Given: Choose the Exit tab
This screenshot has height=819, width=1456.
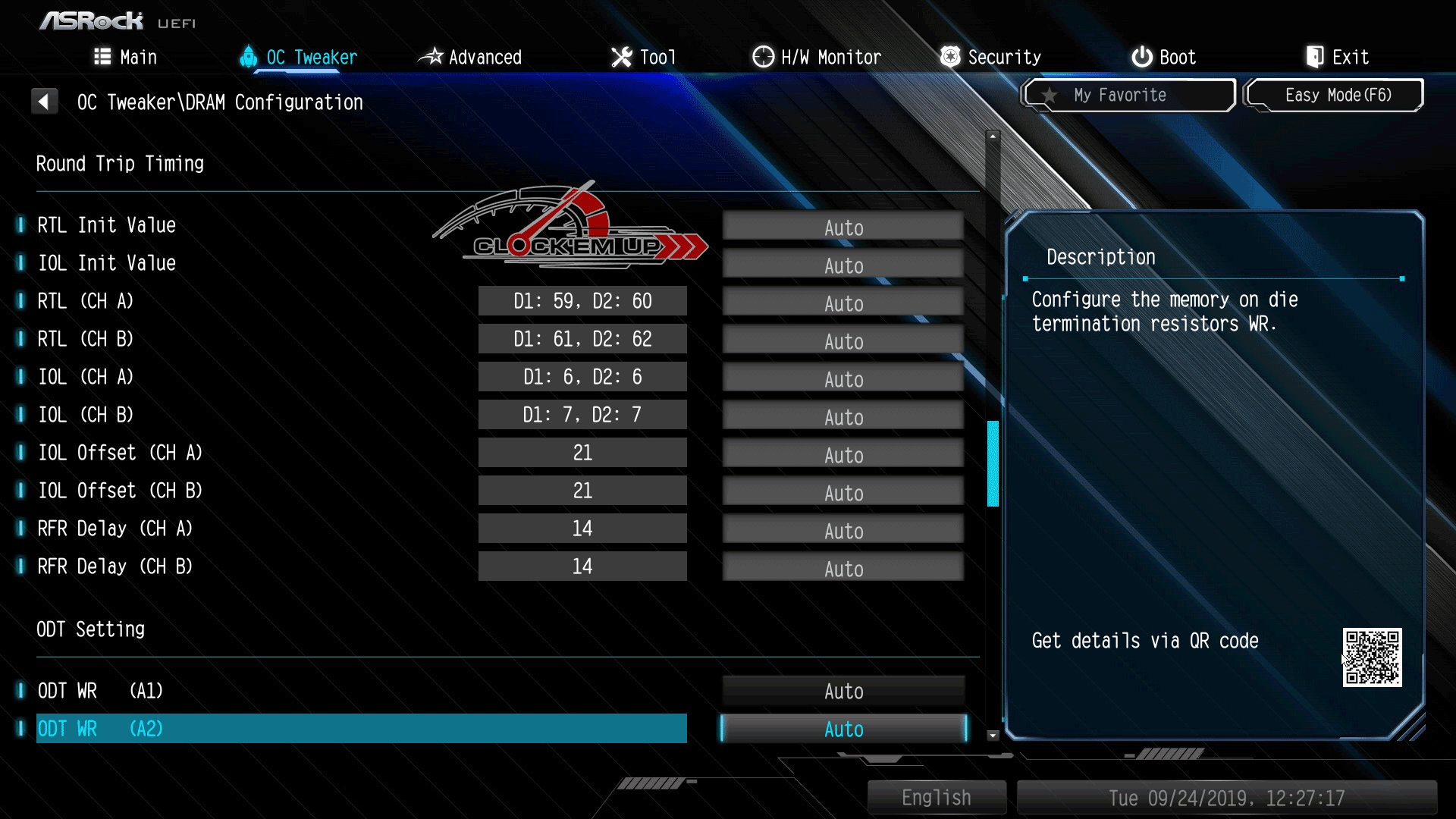Looking at the screenshot, I should coord(1337,57).
